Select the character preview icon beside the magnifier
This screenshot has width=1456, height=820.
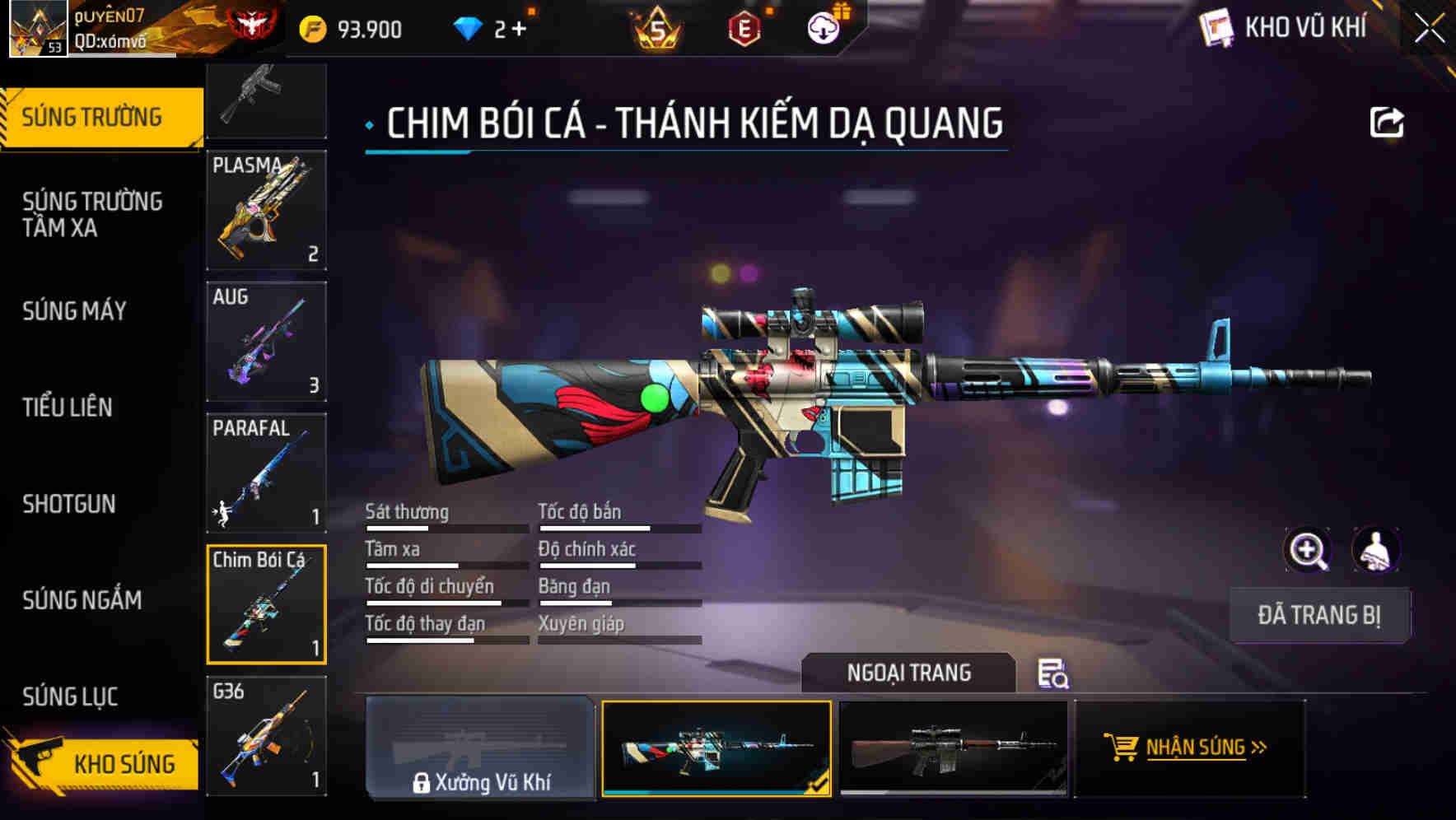coord(1378,550)
